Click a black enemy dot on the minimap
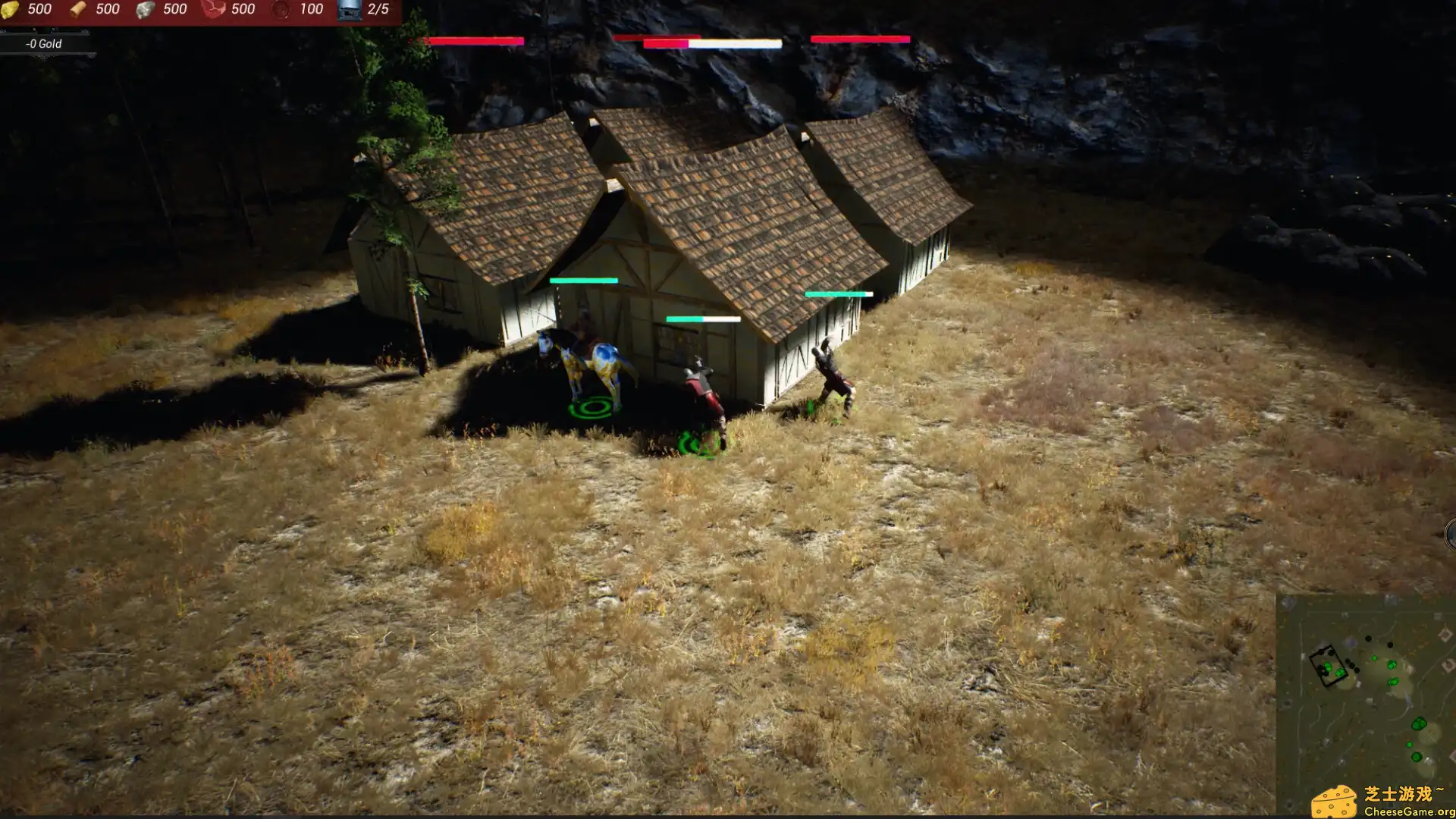 (1369, 639)
